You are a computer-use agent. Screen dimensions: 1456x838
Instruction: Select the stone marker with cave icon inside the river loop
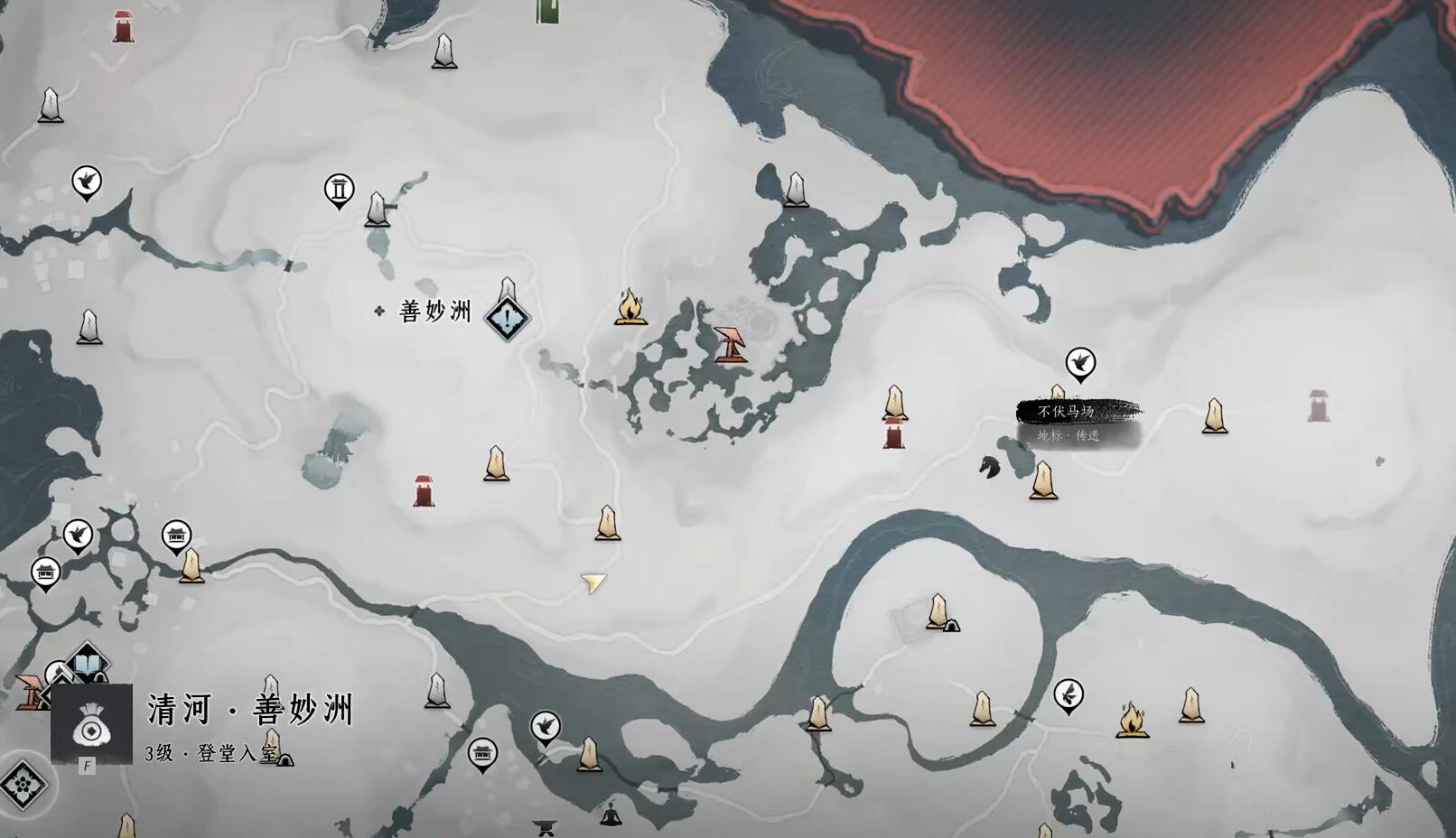940,612
